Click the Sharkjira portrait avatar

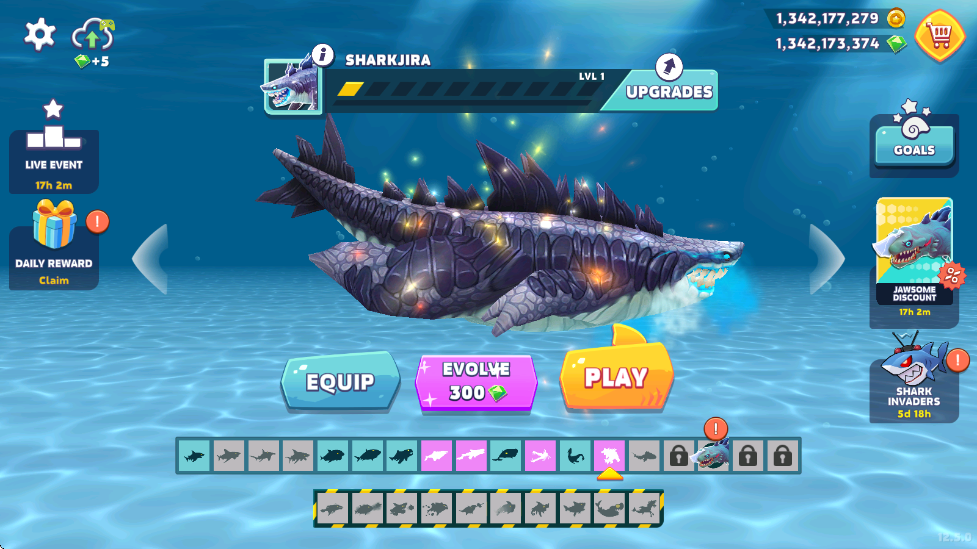coord(291,85)
